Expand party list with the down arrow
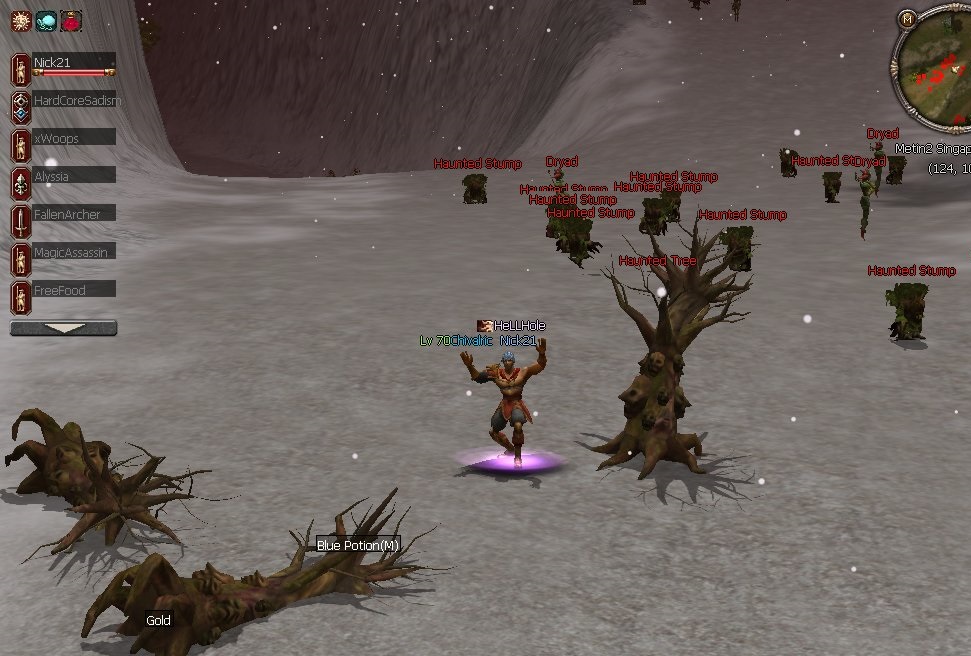971x656 pixels. tap(63, 328)
